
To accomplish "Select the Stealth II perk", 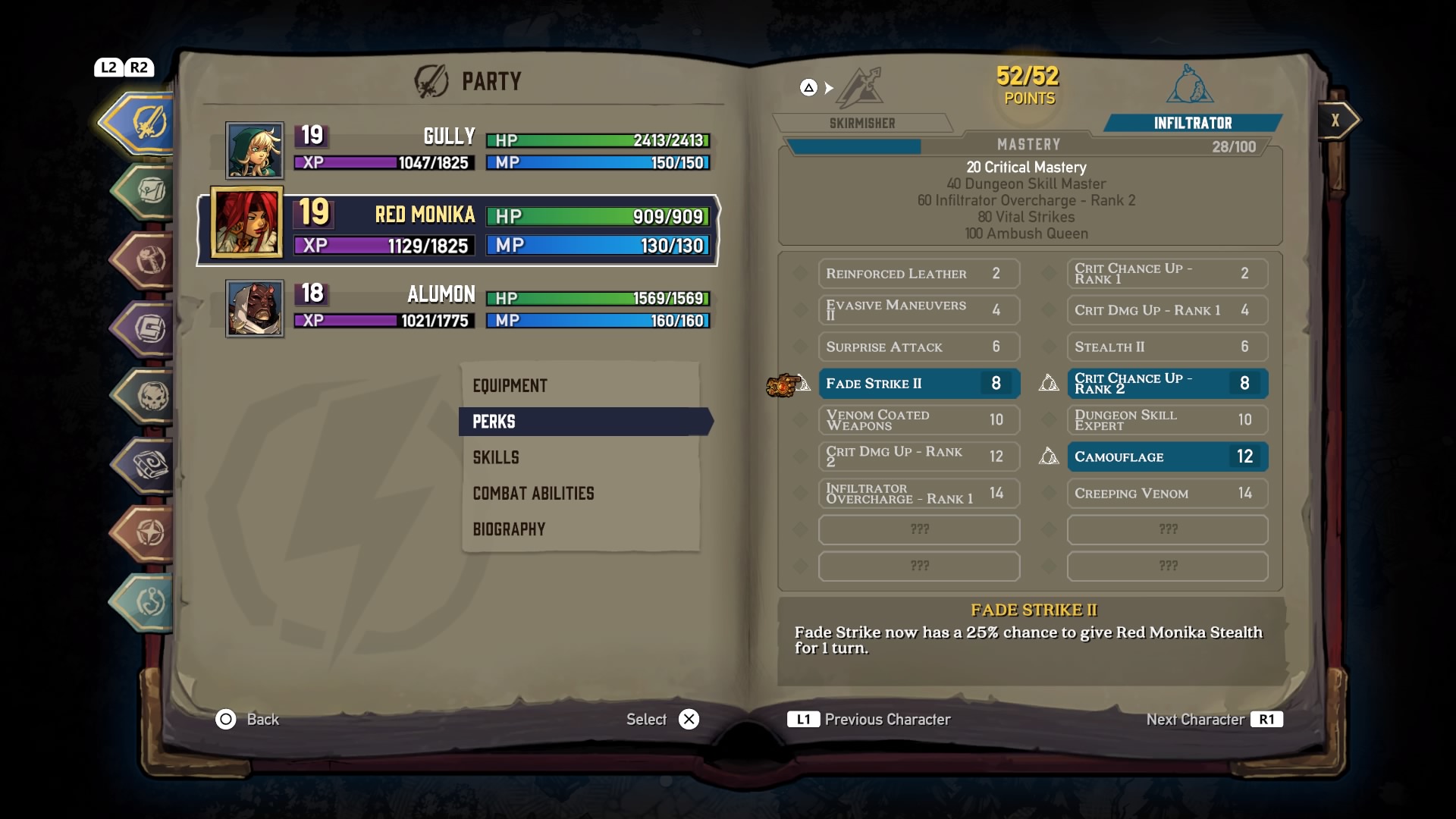I will tap(1167, 347).
